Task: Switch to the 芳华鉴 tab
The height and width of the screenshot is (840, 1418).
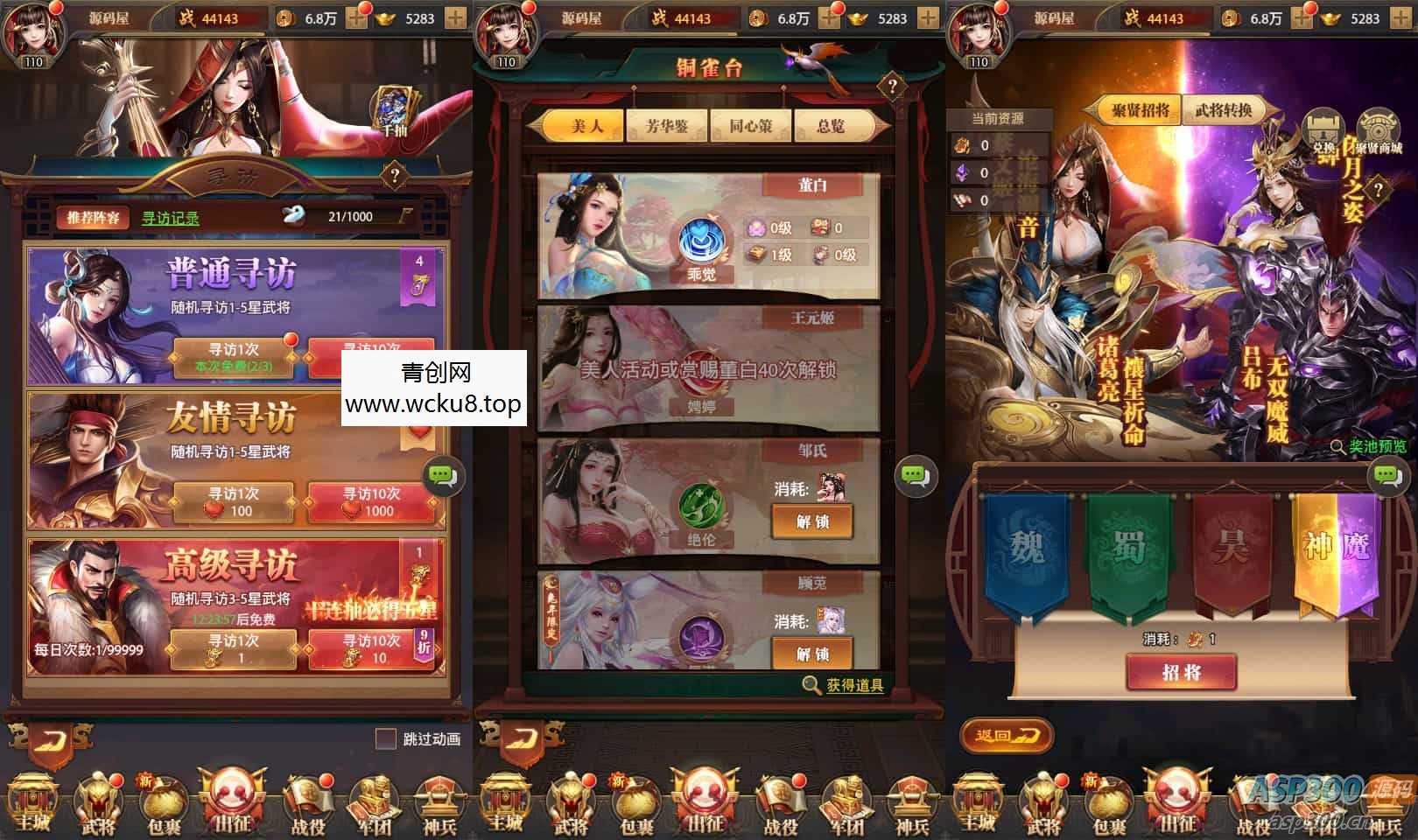Action: click(667, 126)
